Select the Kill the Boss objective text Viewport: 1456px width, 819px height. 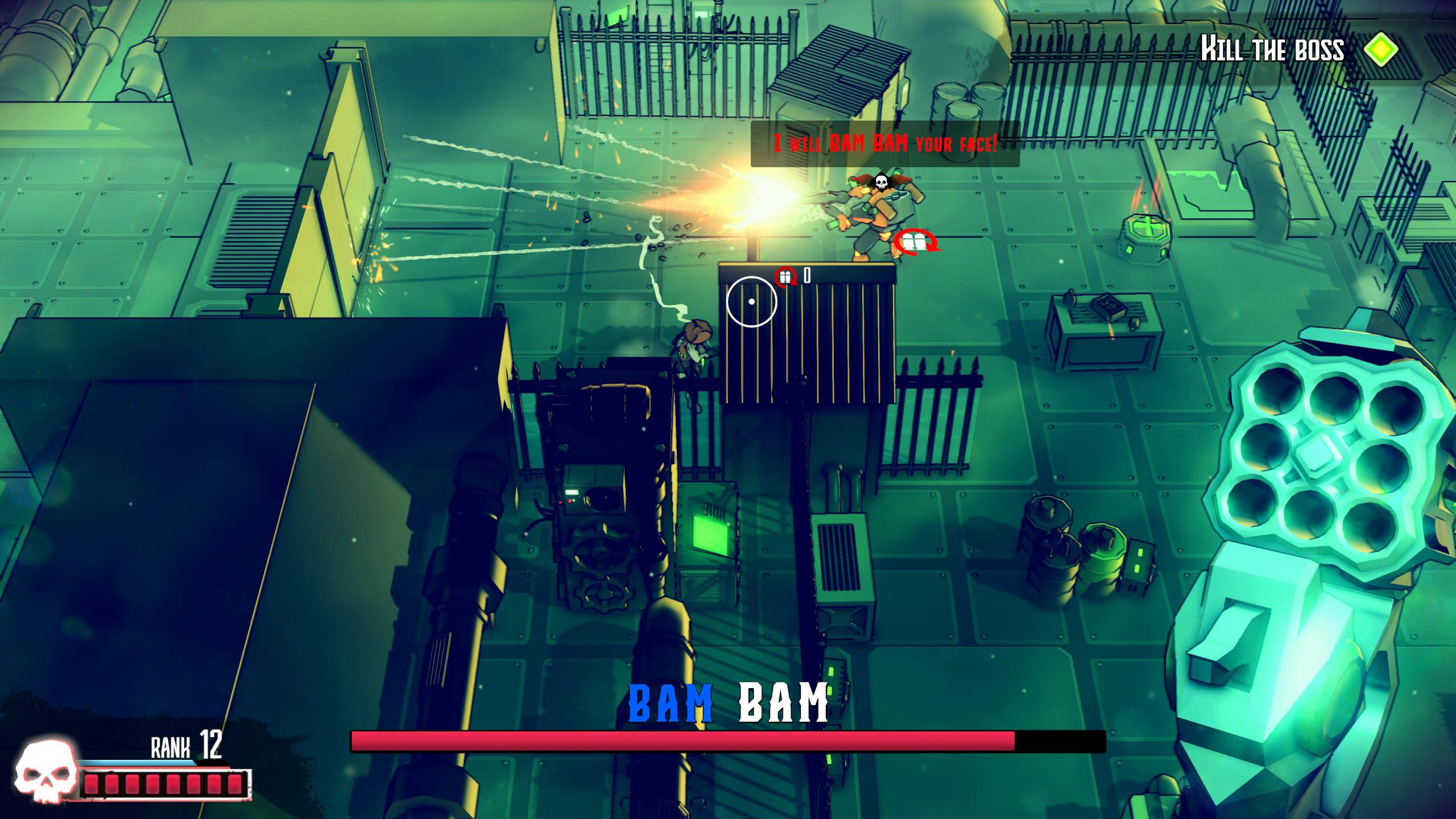1272,49
